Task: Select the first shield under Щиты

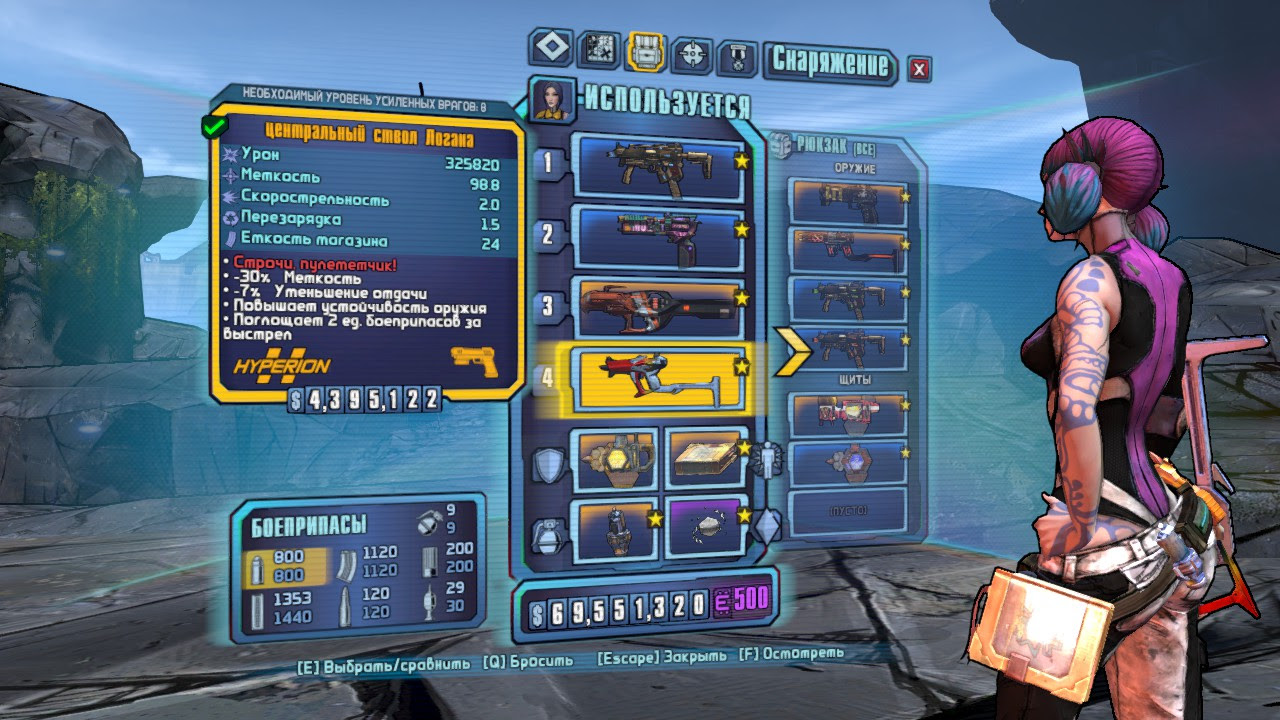Action: click(847, 414)
